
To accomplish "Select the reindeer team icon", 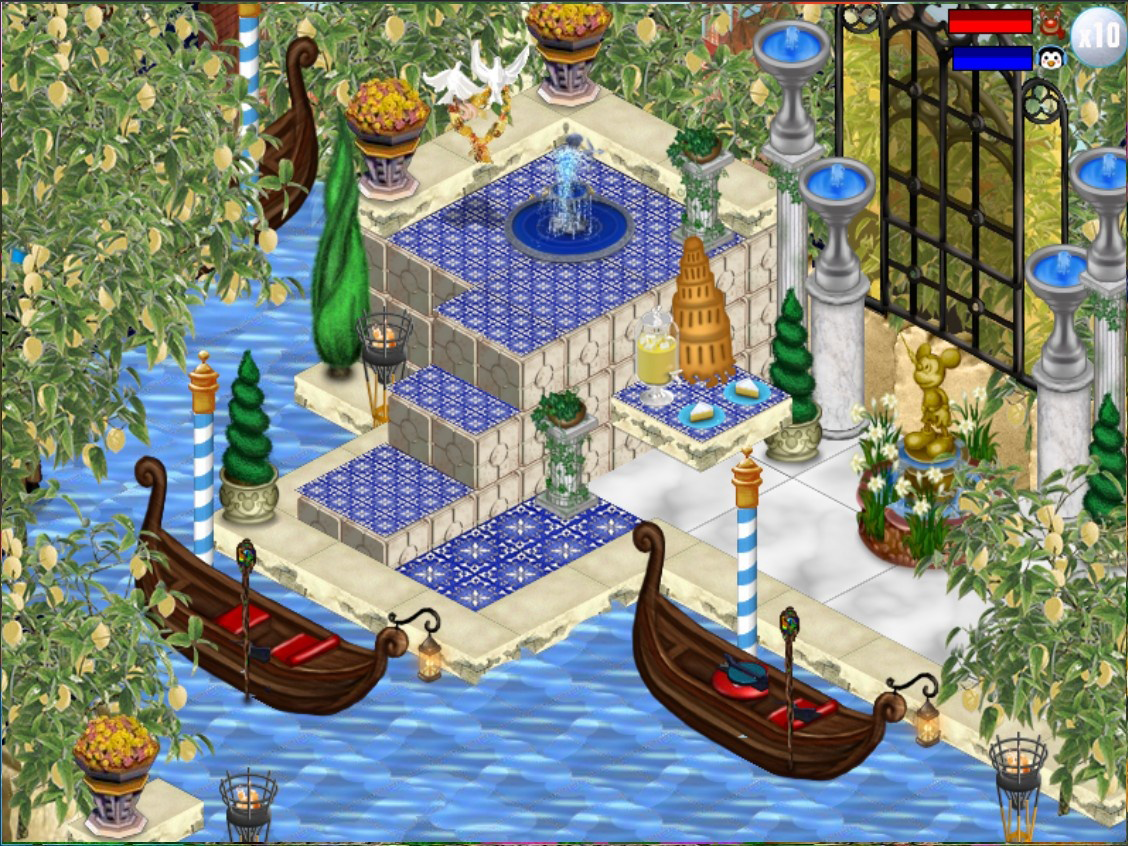I will pyautogui.click(x=1051, y=21).
